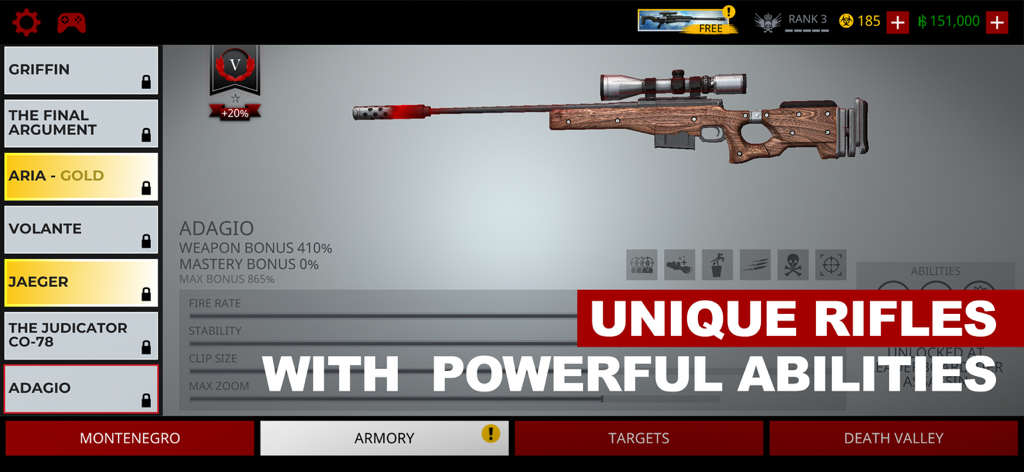Add more cash with plus button
Screen dimensions: 1024x472
pos(996,22)
